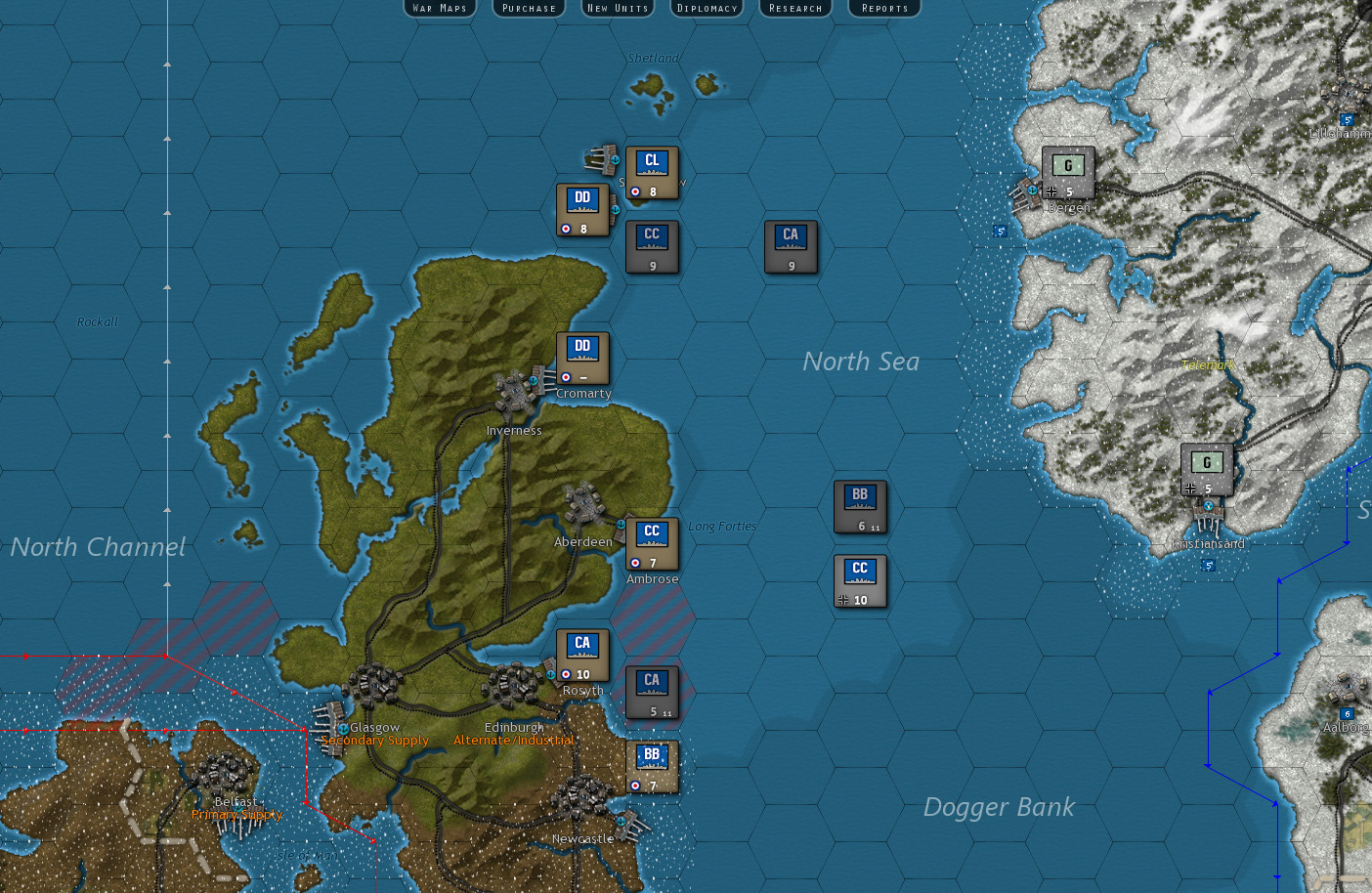Open the Diplomacy screen
The image size is (1372, 893).
click(707, 9)
